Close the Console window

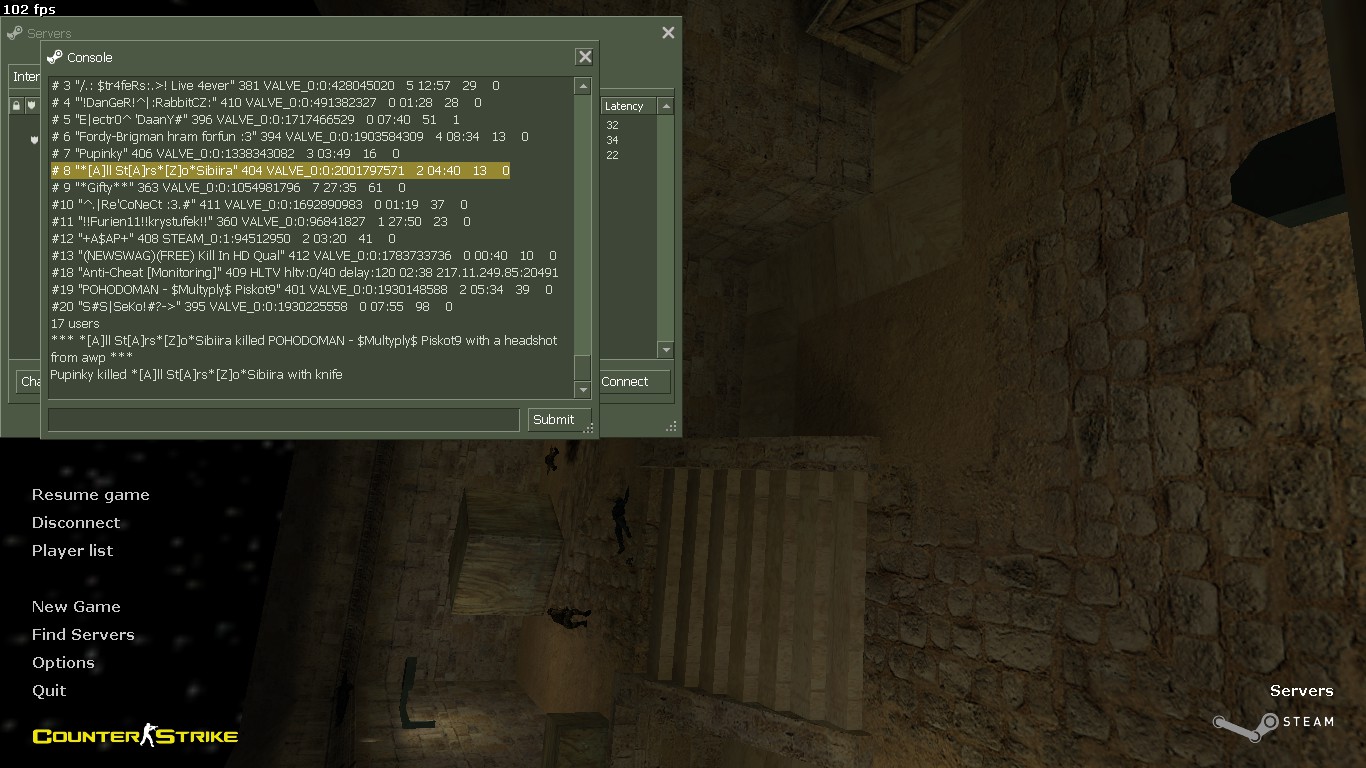(x=585, y=57)
